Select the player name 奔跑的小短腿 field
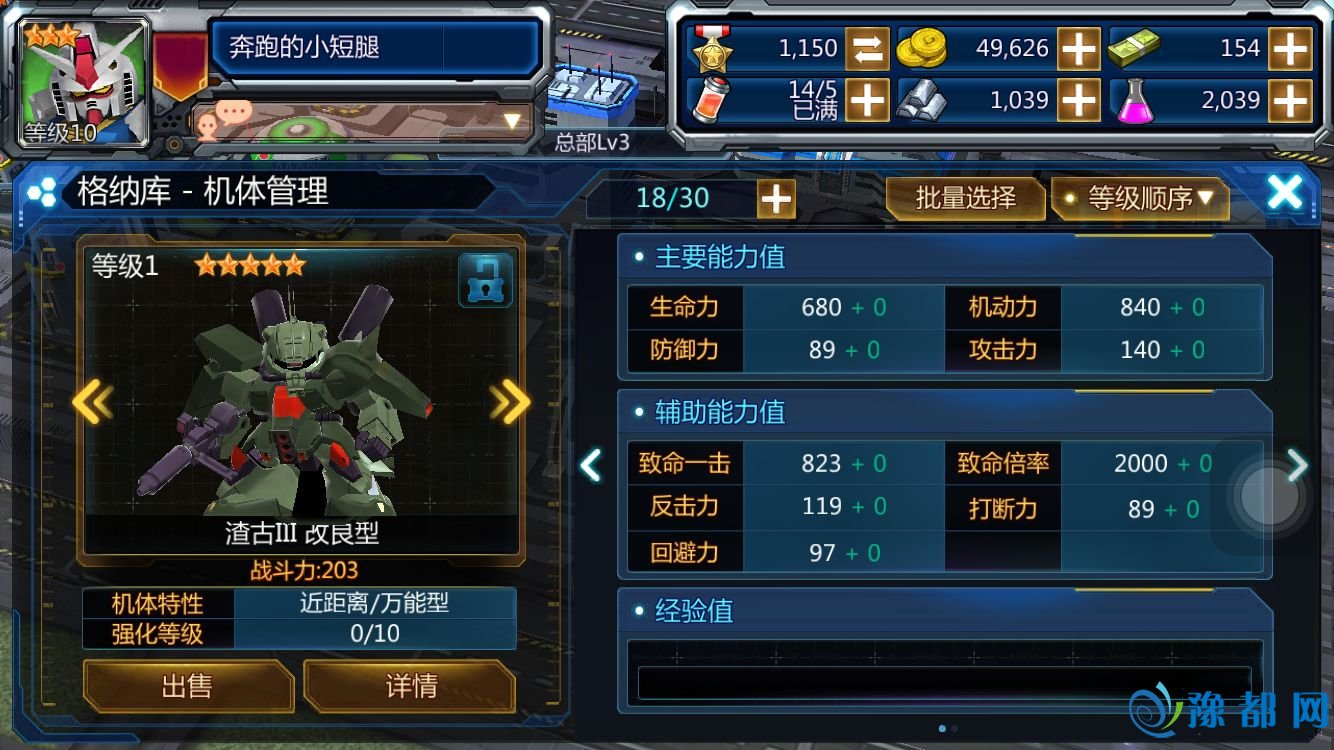 tap(373, 47)
